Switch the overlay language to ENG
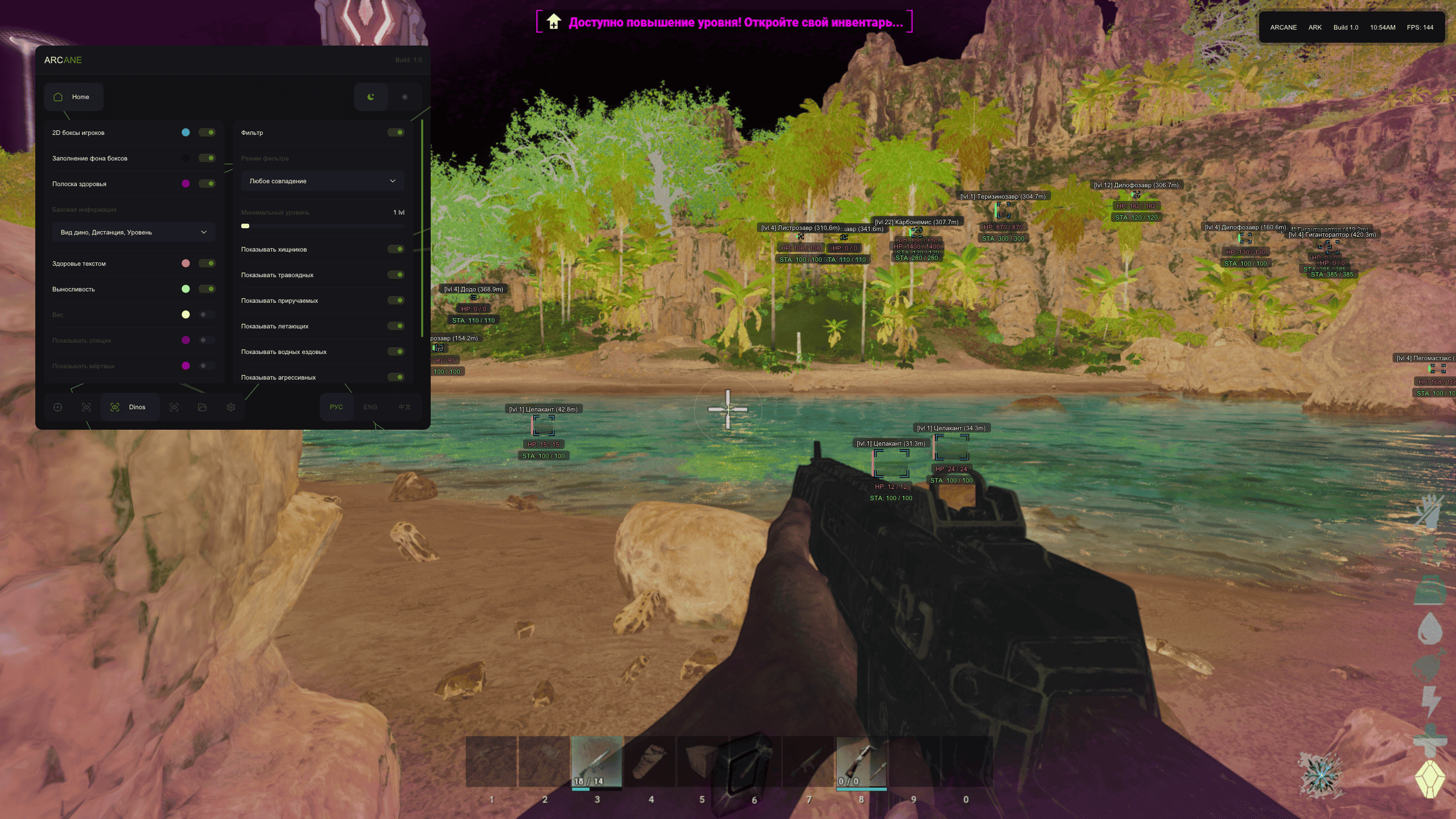The width and height of the screenshot is (1456, 819). point(370,407)
